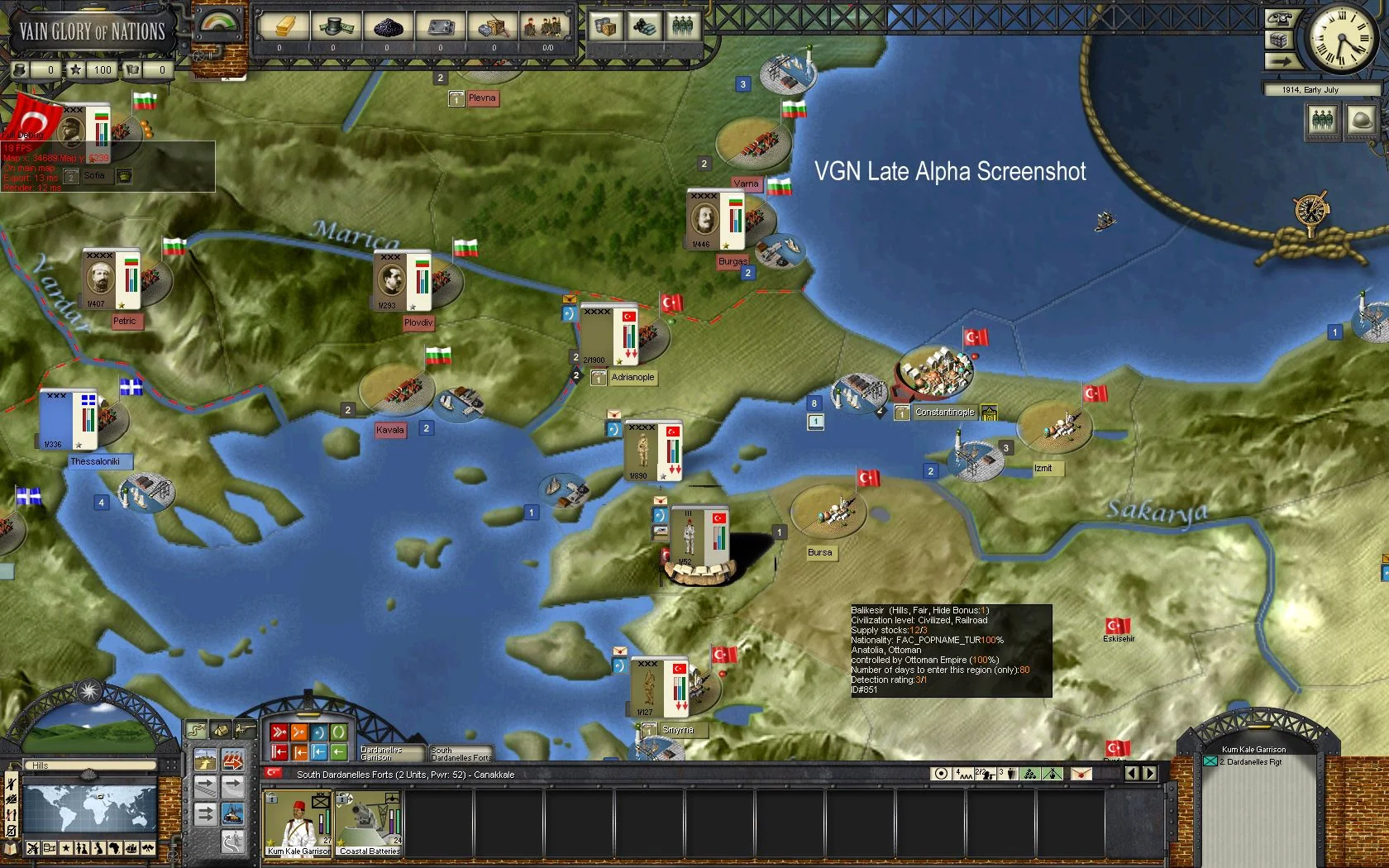
Task: Click the world minimap thumbnail to navigate
Action: [90, 809]
